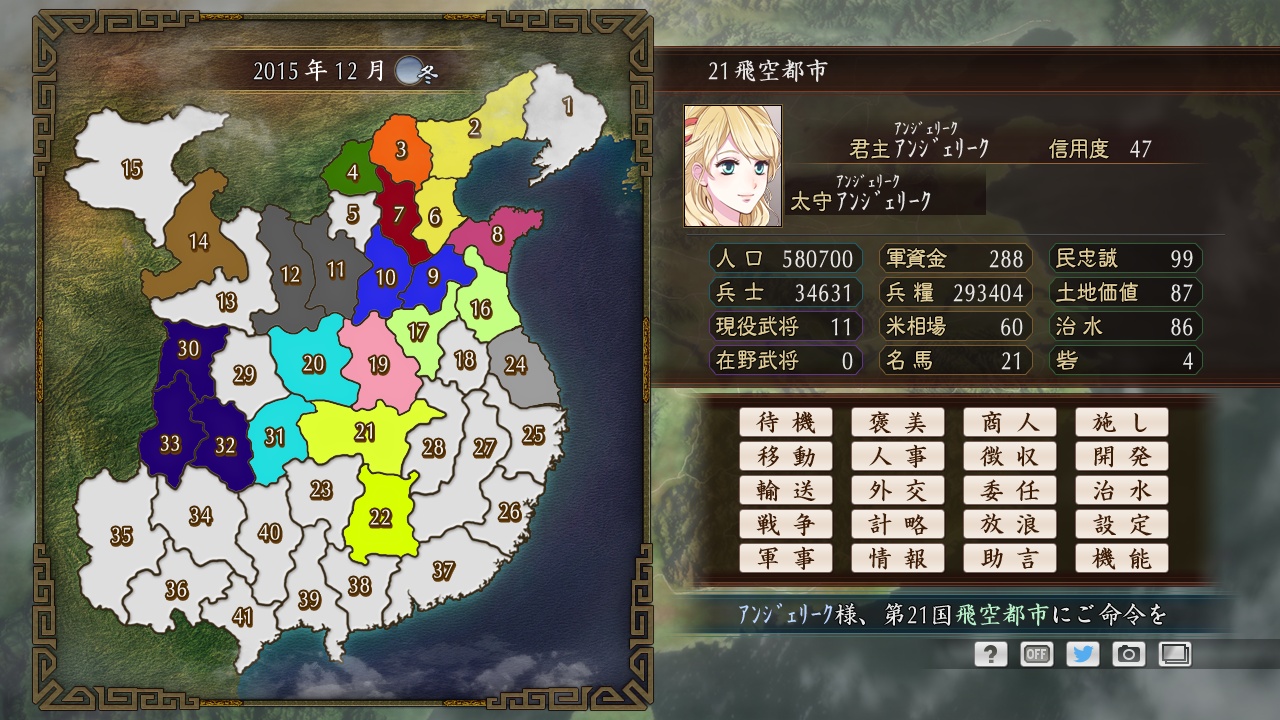Open the 開発 (Development) command
The width and height of the screenshot is (1280, 720).
1122,456
